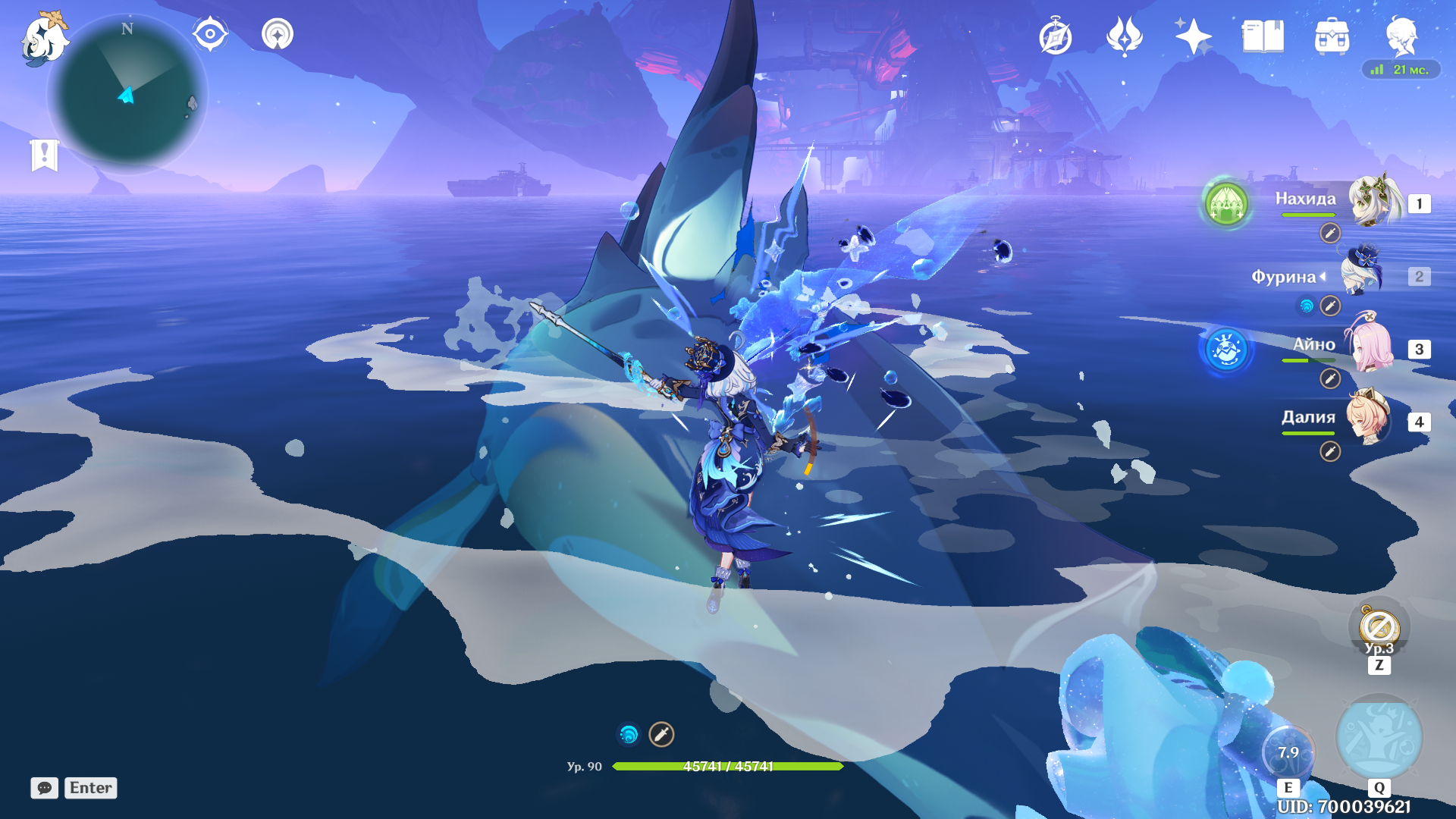Use the elemental skill on cooldown
1456x819 pixels.
click(1288, 752)
